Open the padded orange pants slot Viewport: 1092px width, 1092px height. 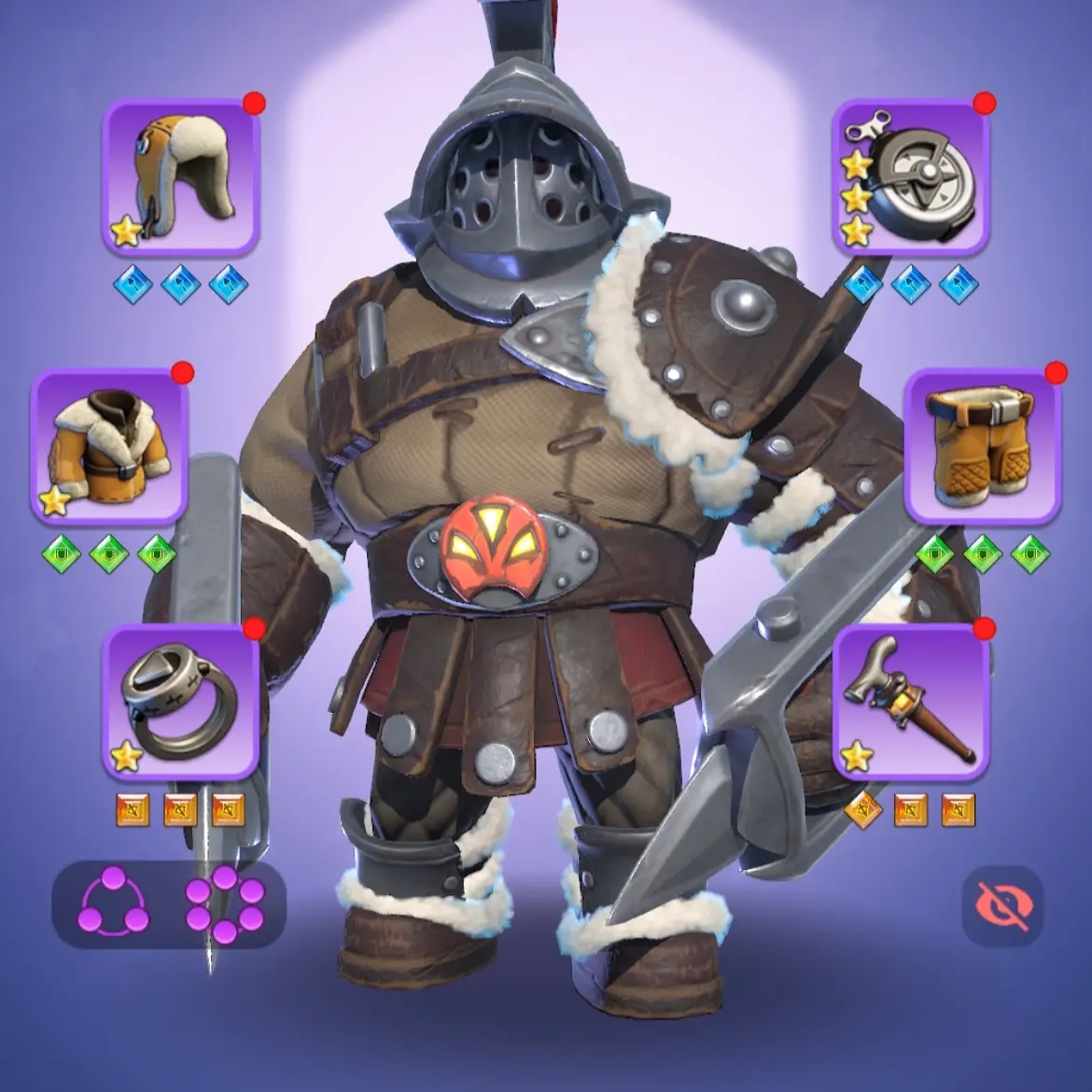(982, 445)
